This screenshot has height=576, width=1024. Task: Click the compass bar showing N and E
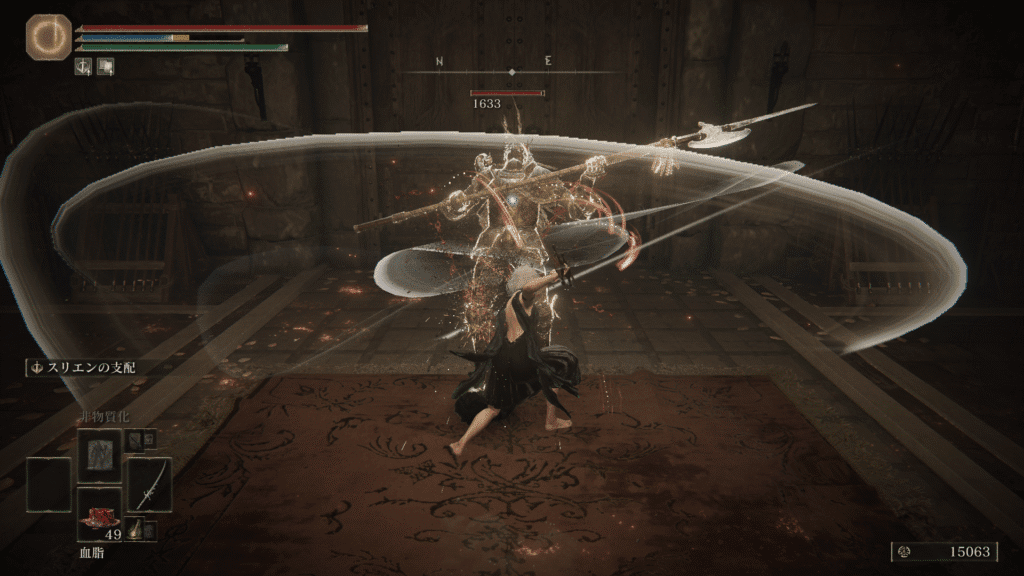click(x=512, y=71)
